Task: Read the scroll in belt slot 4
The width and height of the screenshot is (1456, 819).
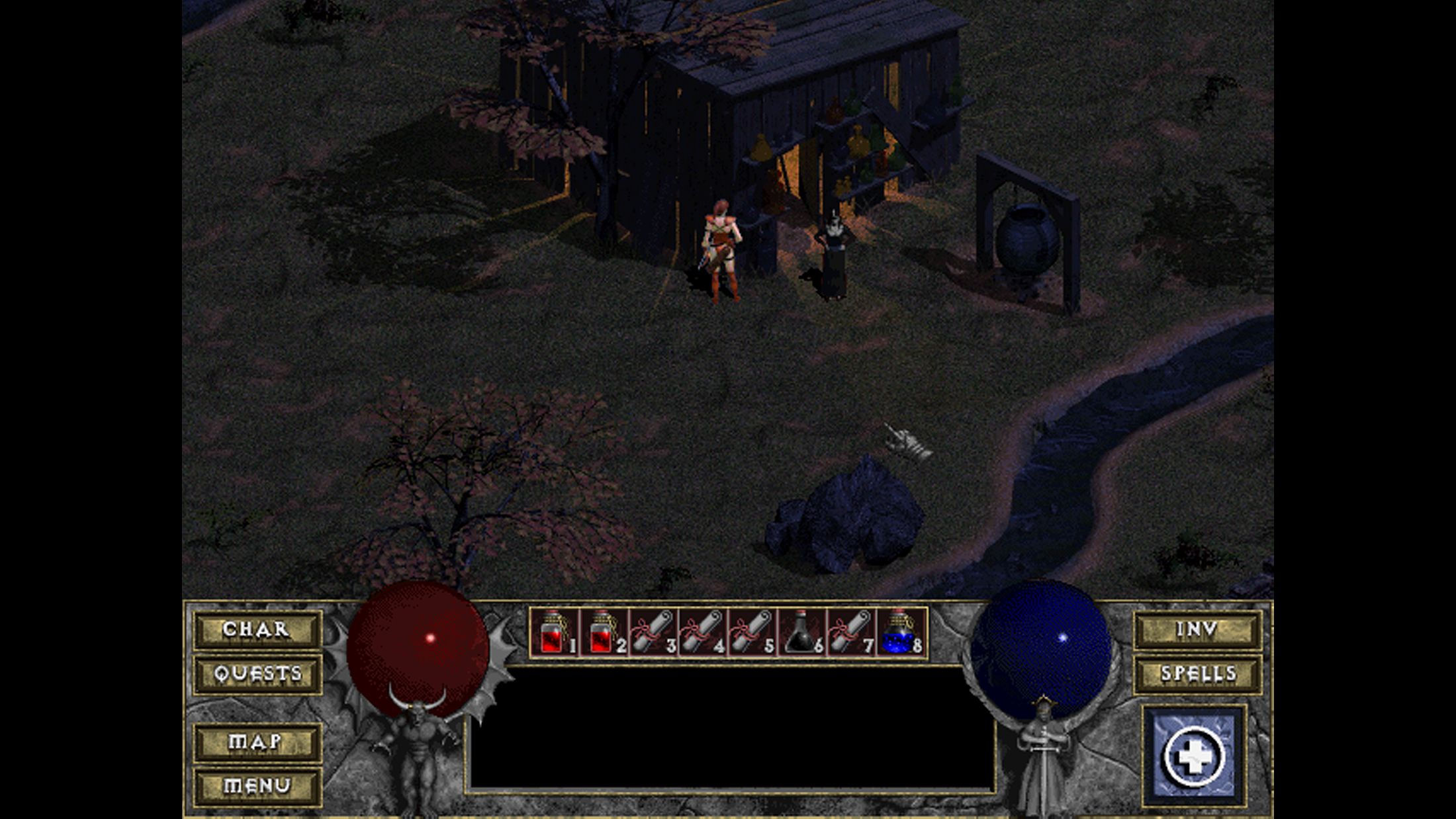Action: click(702, 632)
